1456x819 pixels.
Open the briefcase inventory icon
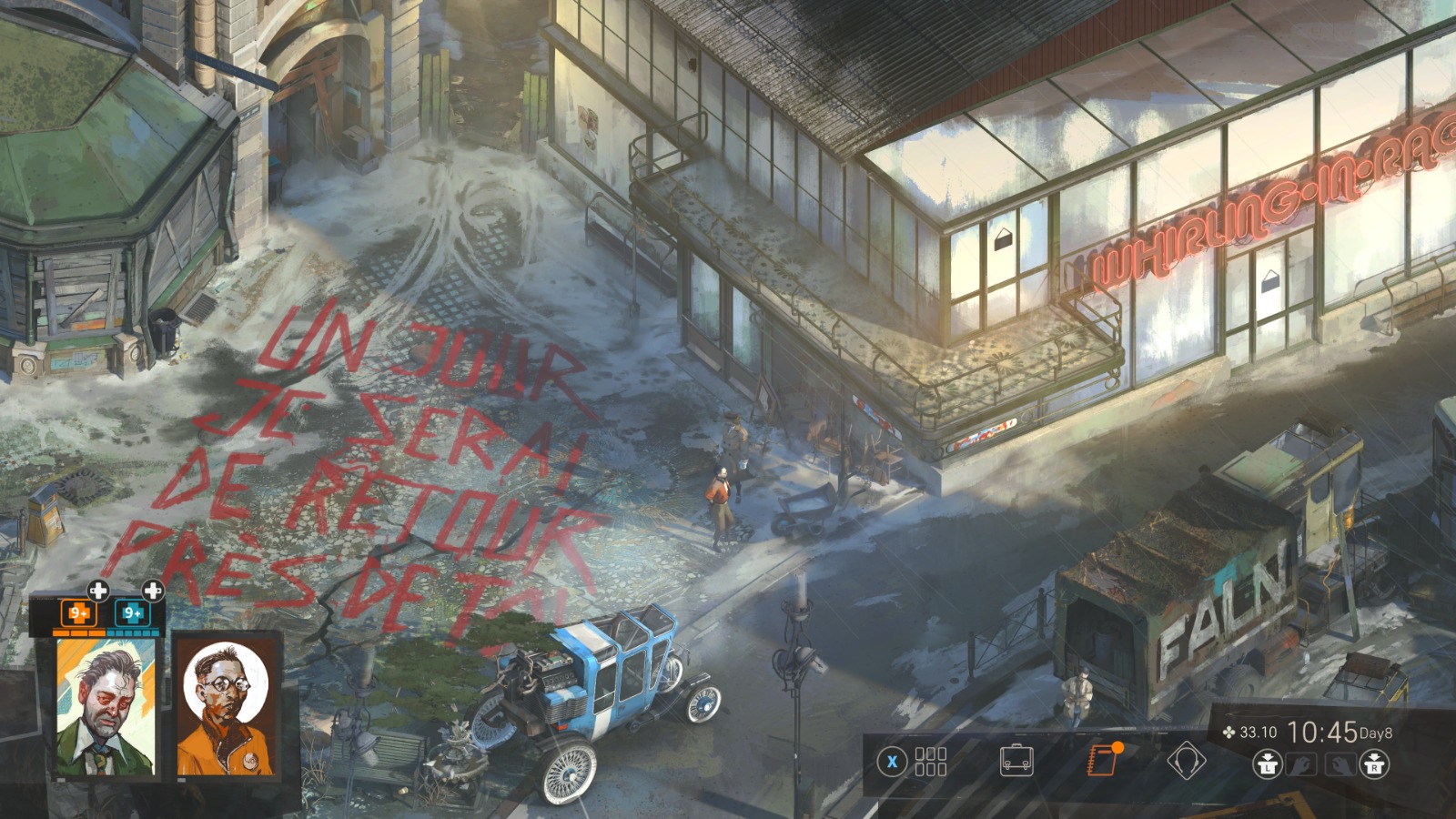coord(1016,760)
